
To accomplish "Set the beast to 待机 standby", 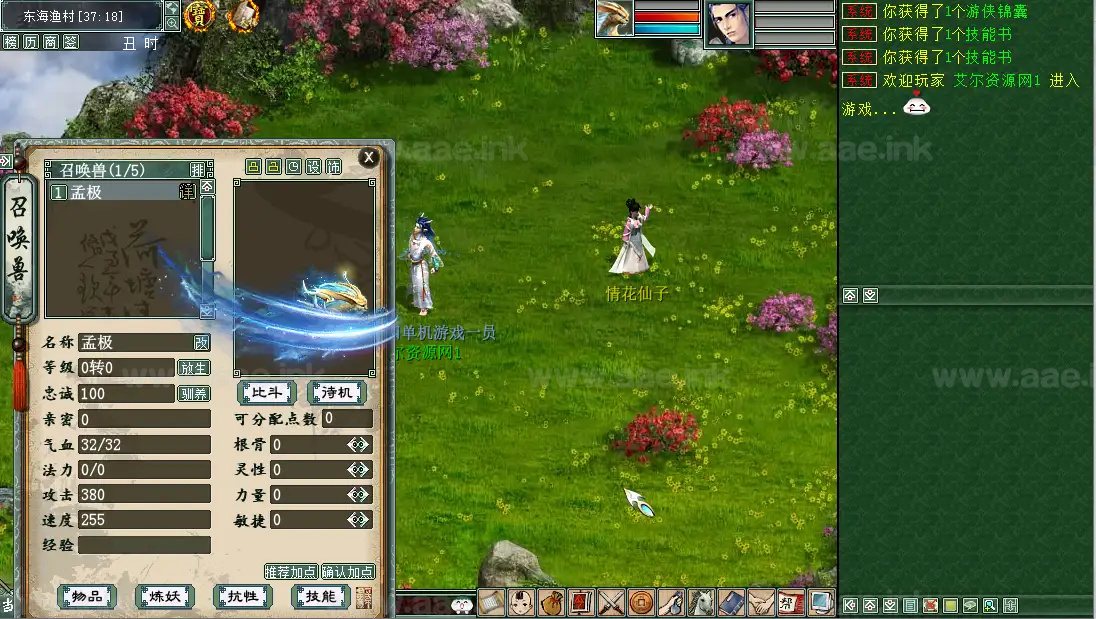I will coord(336,393).
